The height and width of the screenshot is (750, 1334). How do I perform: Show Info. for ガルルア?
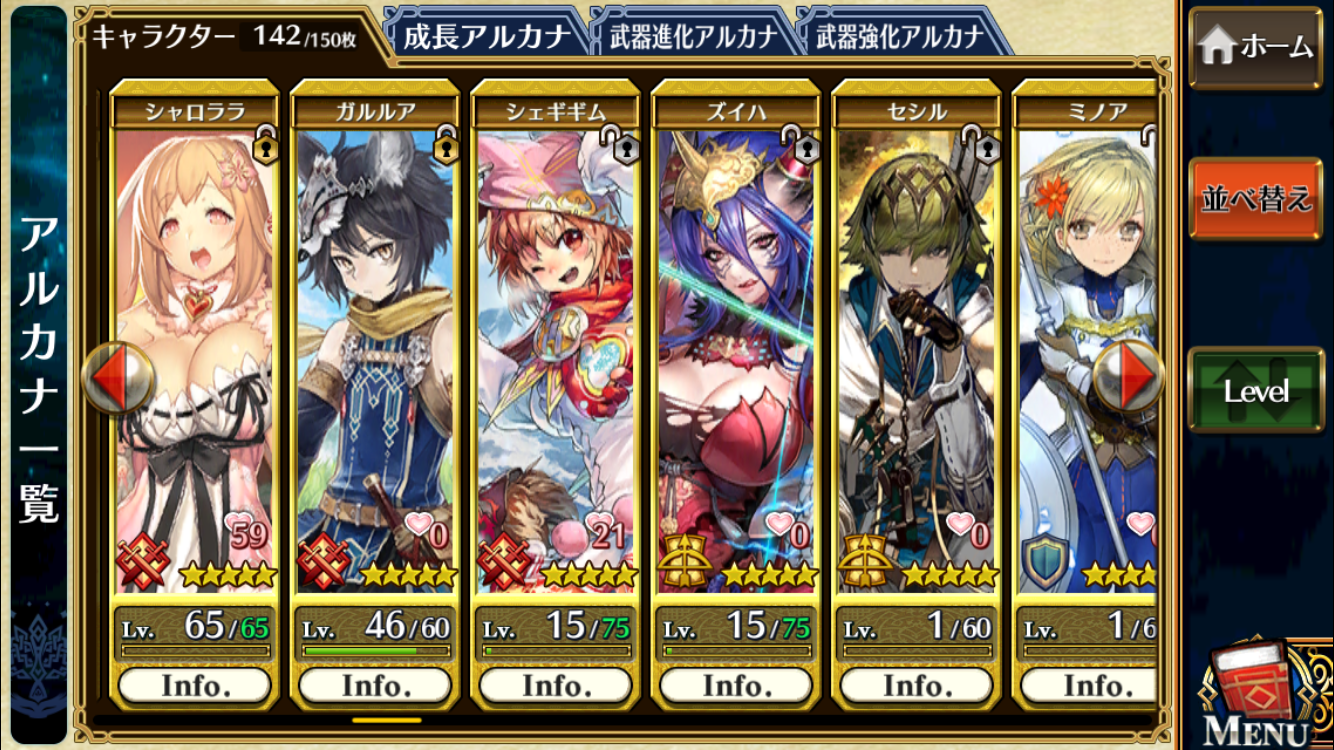[375, 686]
